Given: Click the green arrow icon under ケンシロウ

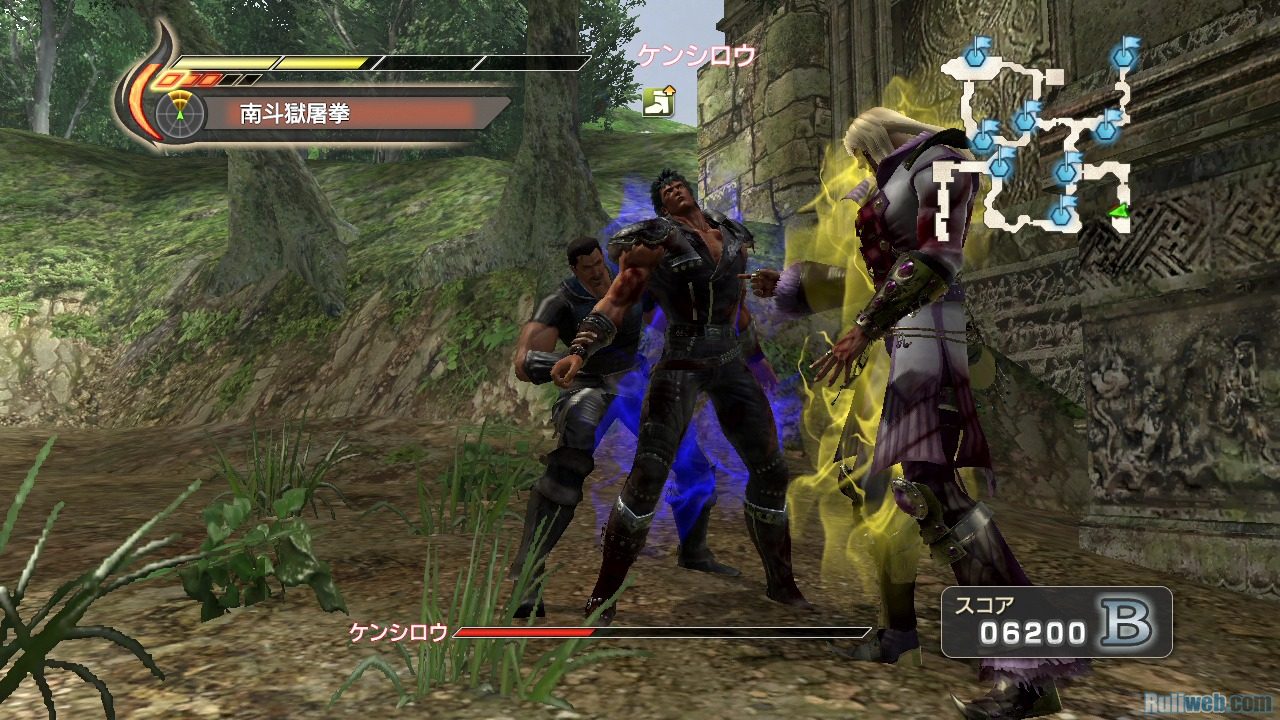Looking at the screenshot, I should 658,100.
